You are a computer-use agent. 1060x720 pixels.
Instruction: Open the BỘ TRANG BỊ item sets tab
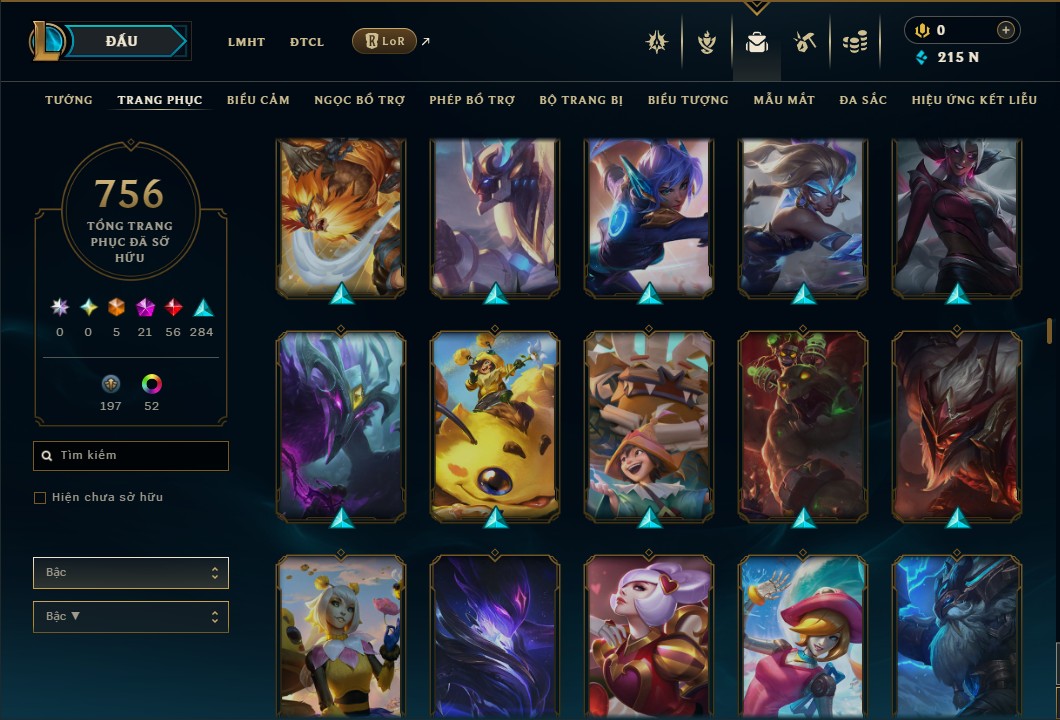tap(581, 100)
